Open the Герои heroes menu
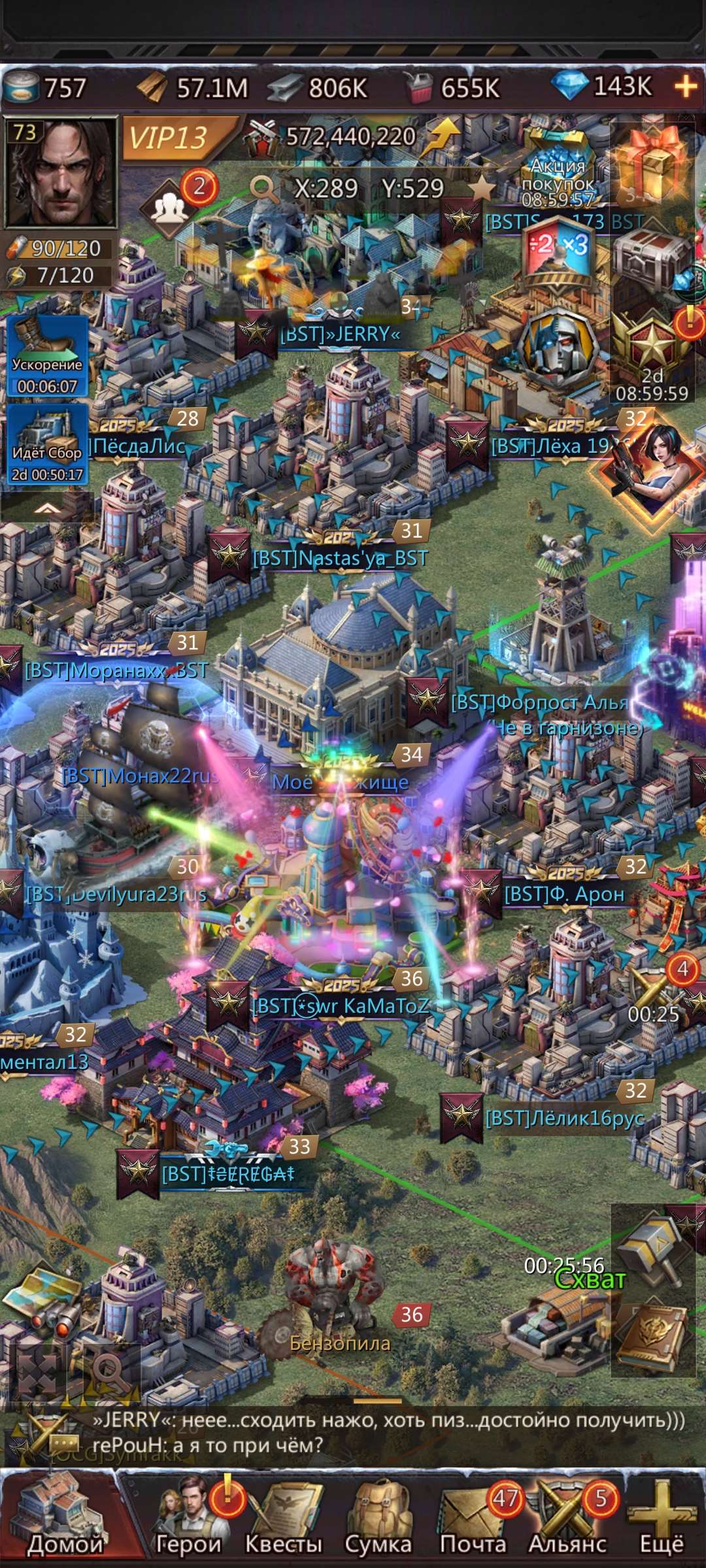The image size is (706, 1568). click(190, 1517)
